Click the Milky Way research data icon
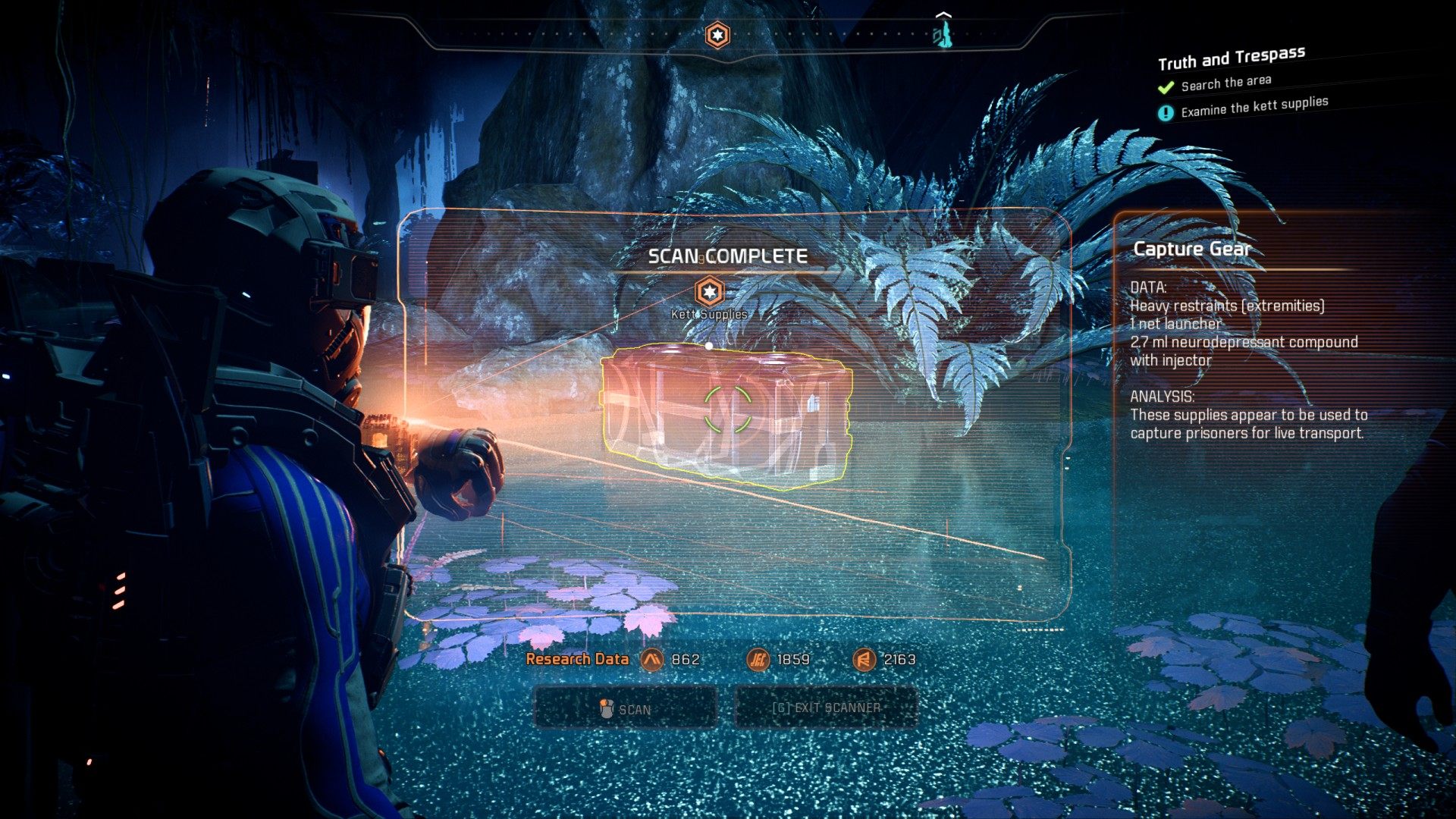This screenshot has height=819, width=1456. pos(651,660)
